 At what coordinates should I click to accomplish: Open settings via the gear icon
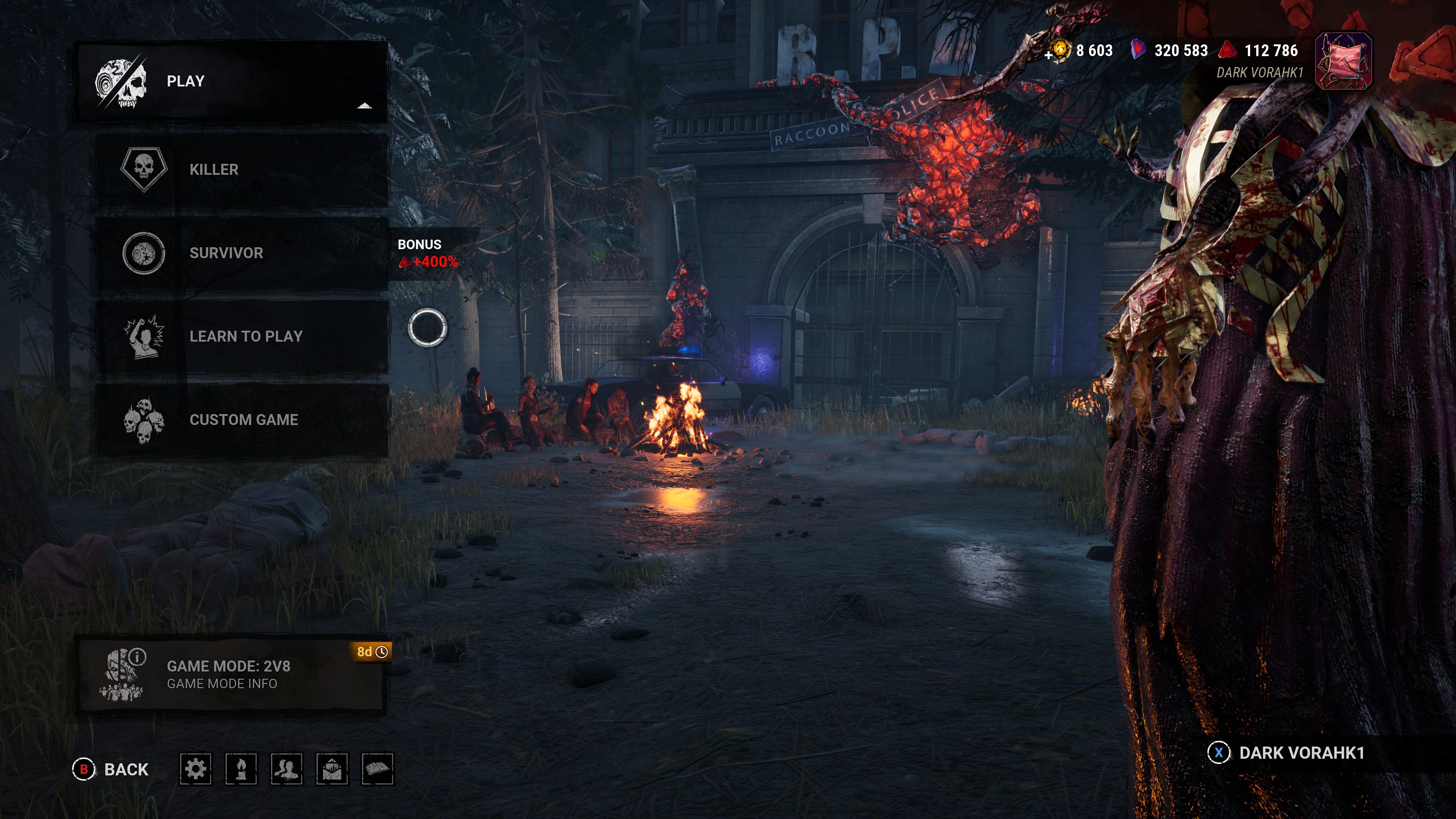point(196,769)
